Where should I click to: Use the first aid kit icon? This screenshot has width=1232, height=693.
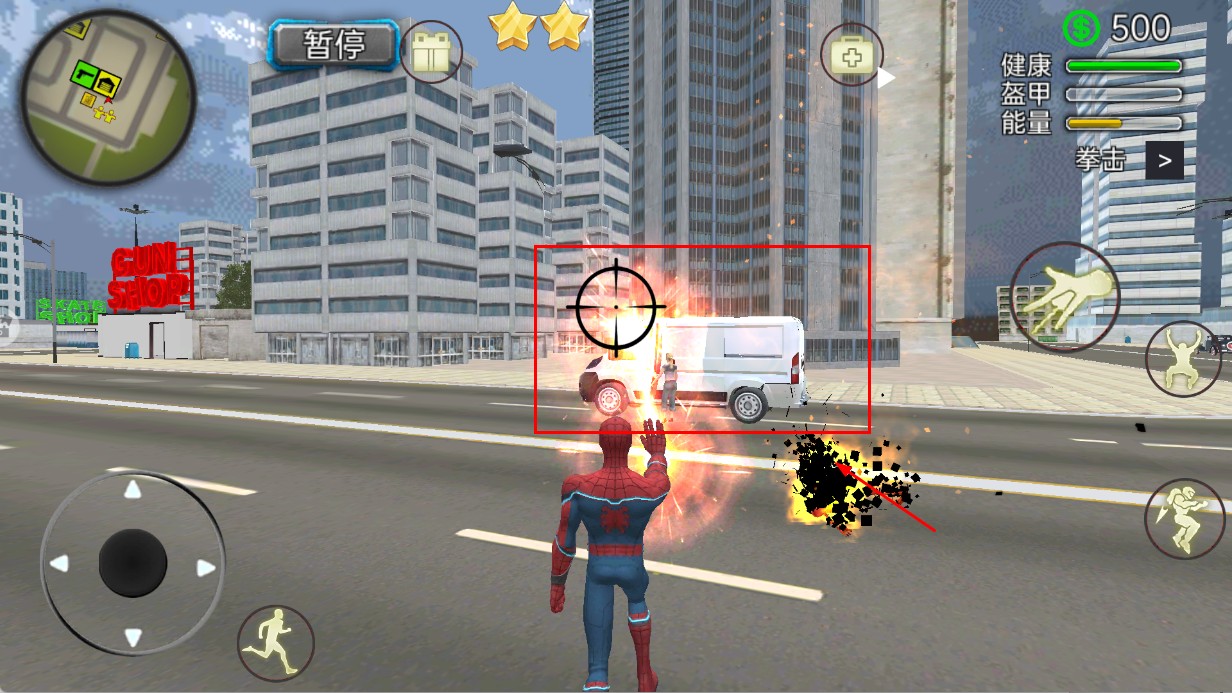pos(851,56)
